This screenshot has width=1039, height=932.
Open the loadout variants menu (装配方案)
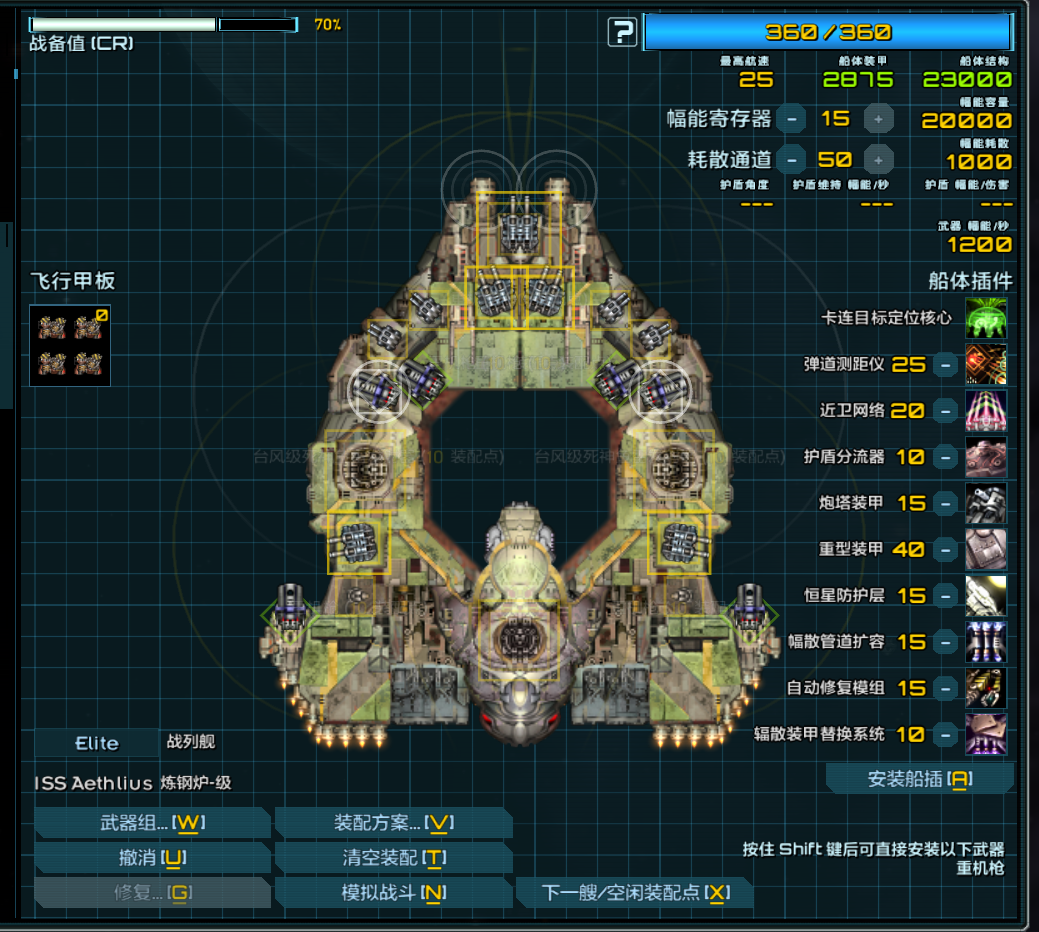click(x=393, y=823)
